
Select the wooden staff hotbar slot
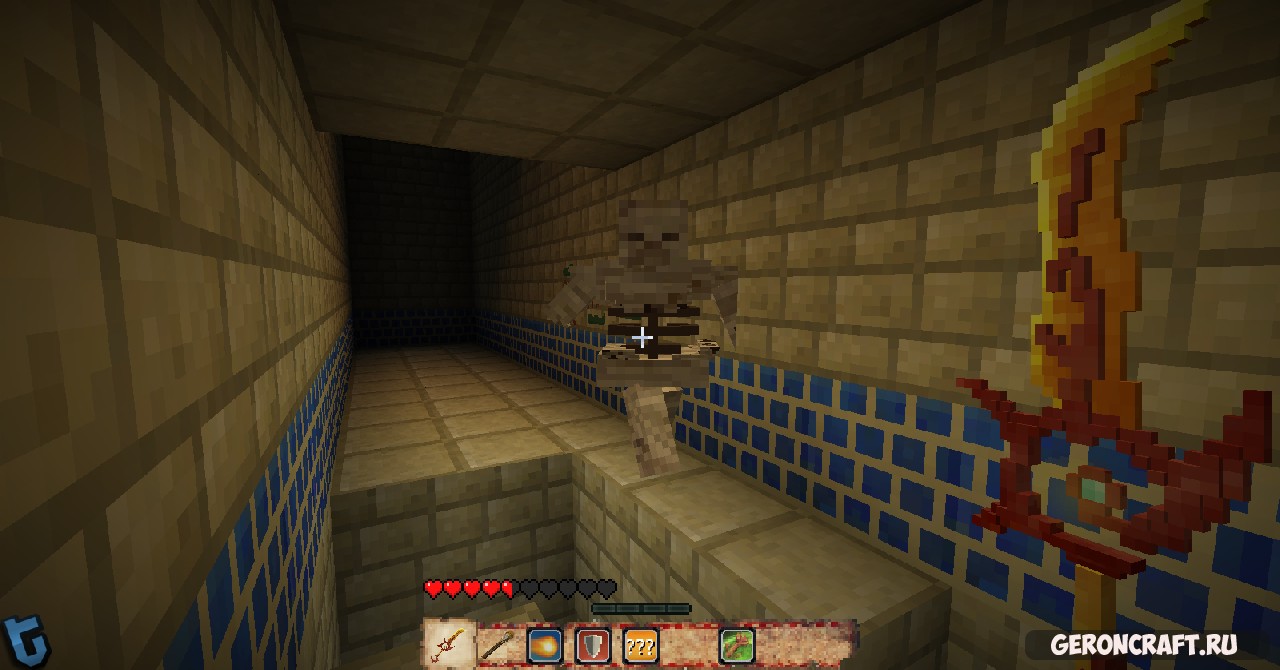(x=496, y=645)
